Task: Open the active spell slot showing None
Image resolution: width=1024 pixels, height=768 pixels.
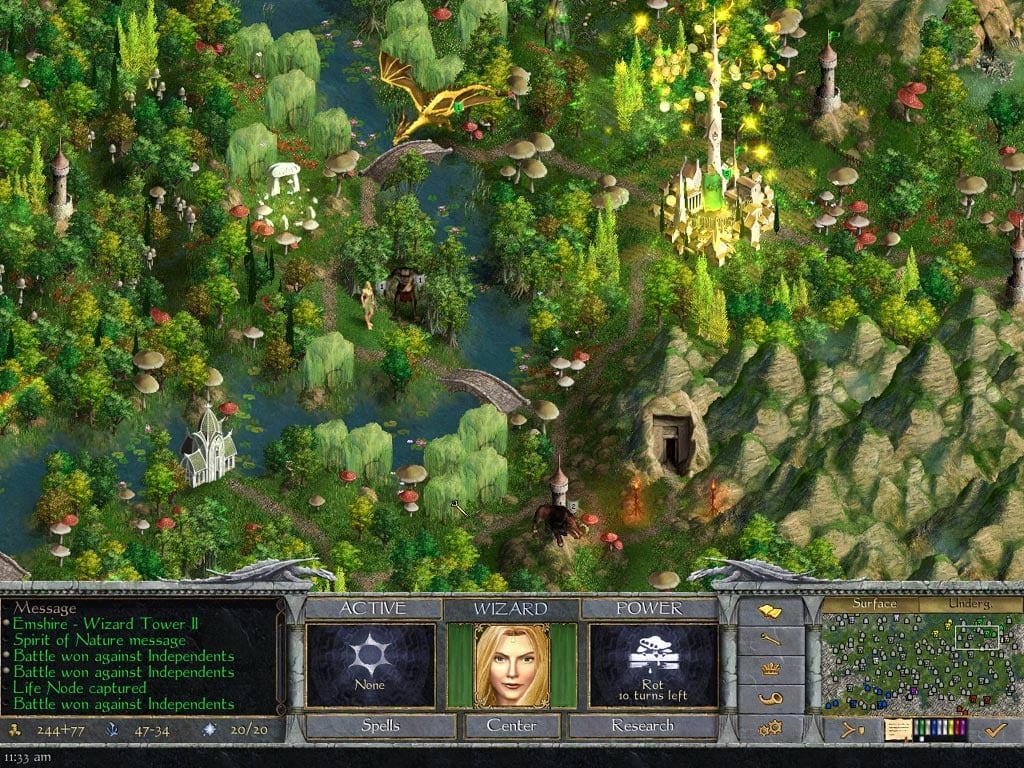Action: pos(370,665)
